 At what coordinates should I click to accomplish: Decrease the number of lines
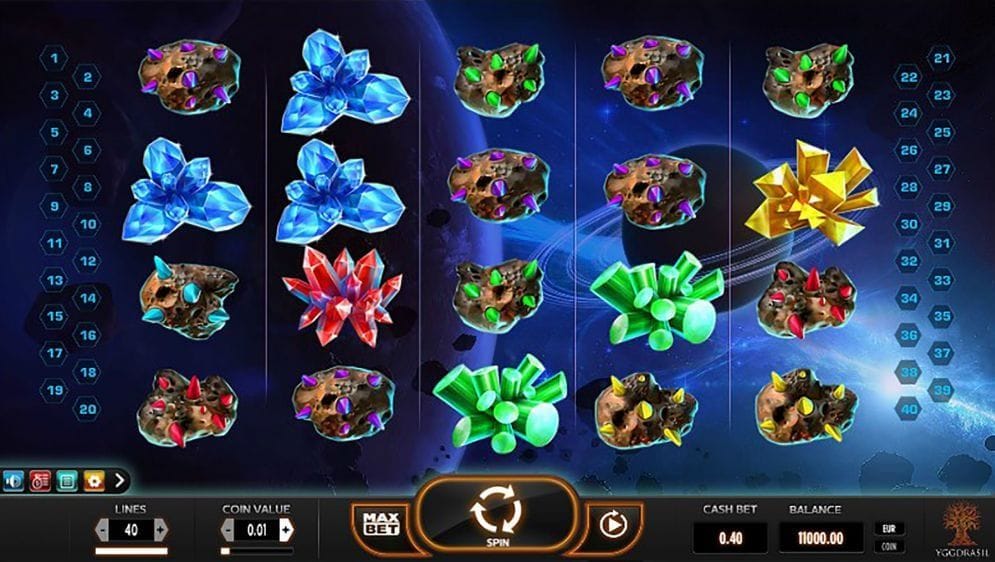click(x=102, y=529)
